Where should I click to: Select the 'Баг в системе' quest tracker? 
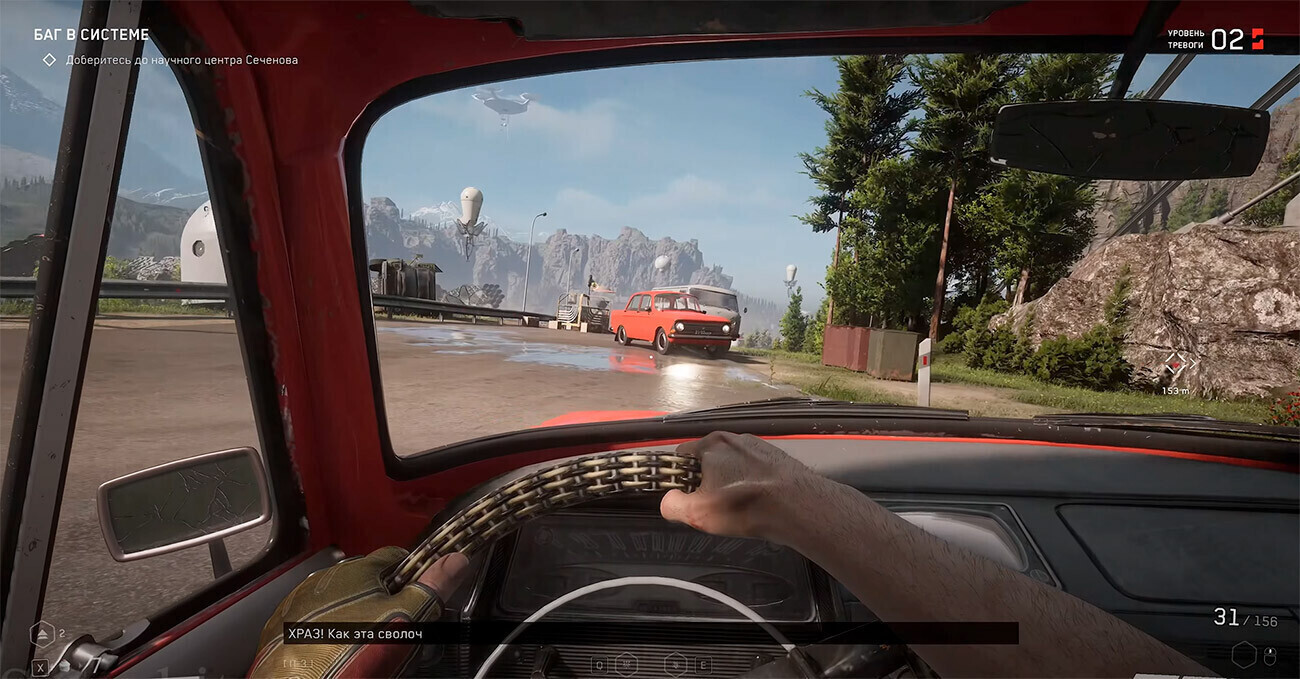coord(92,35)
